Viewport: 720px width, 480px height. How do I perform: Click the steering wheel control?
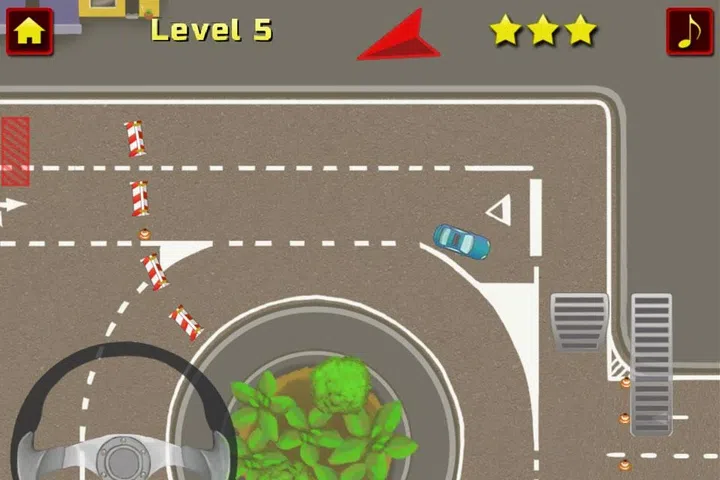[x=122, y=420]
